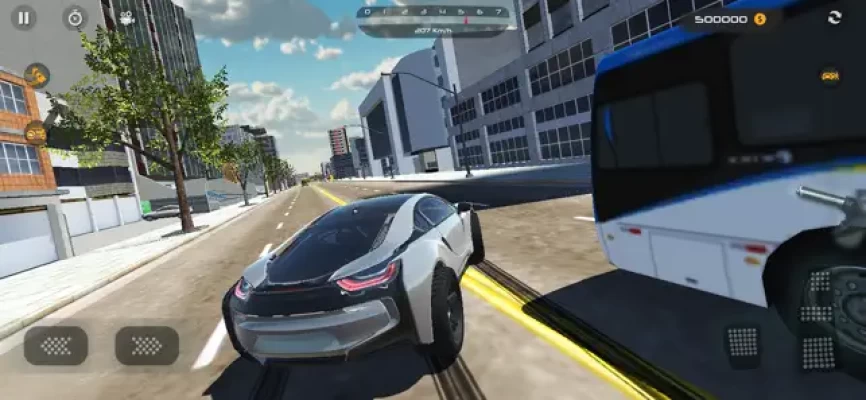Steer left with the left arrow pad

(x=56, y=345)
